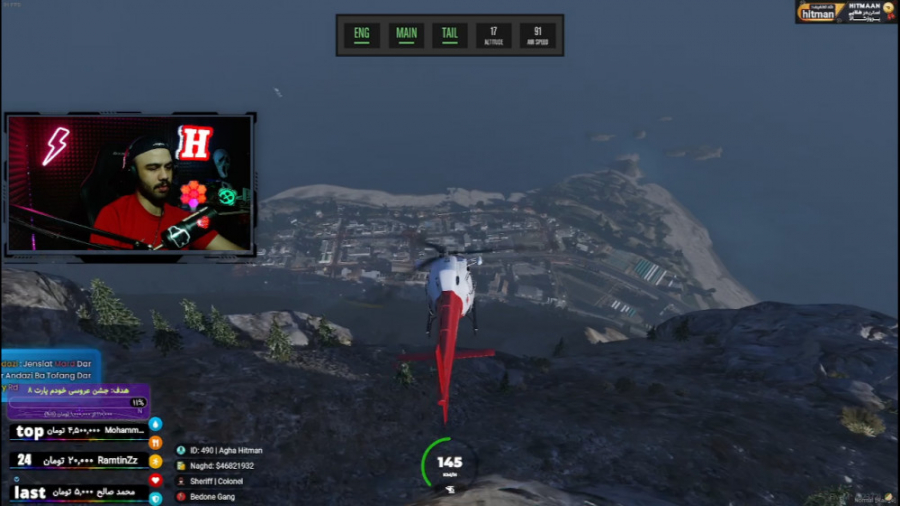Viewport: 900px width, 506px height.
Task: Select the orange fork-and-knife hunger icon
Action: 155,442
